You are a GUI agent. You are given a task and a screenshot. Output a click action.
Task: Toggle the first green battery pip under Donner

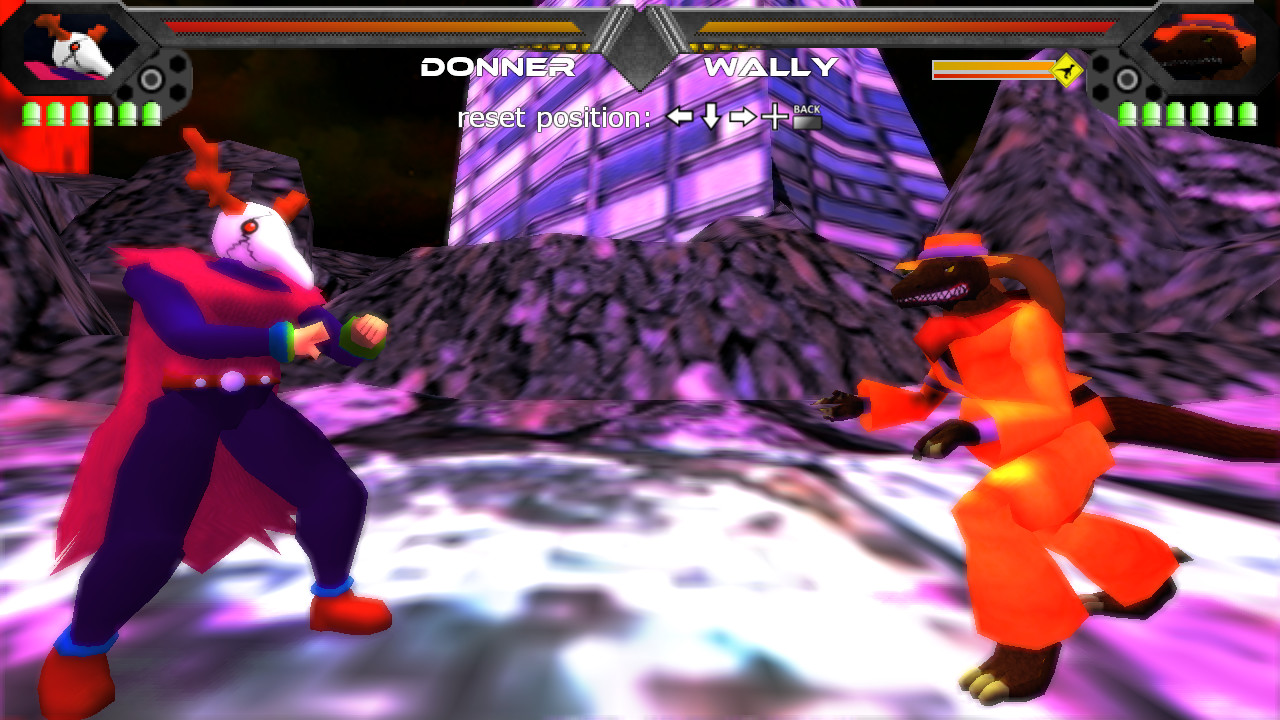pos(32,113)
